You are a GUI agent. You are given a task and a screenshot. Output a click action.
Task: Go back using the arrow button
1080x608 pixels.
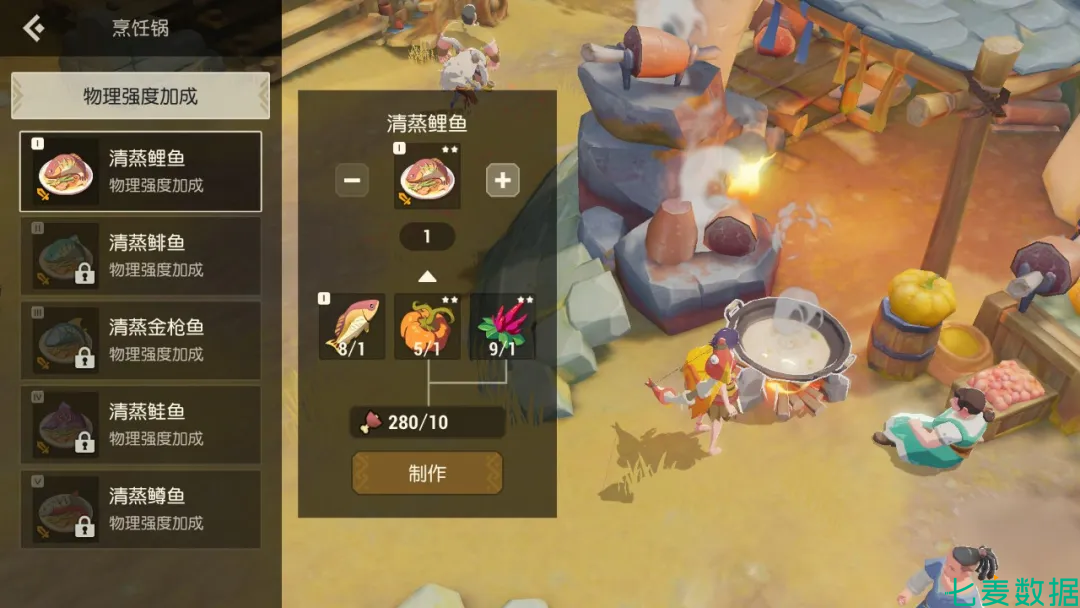point(33,27)
